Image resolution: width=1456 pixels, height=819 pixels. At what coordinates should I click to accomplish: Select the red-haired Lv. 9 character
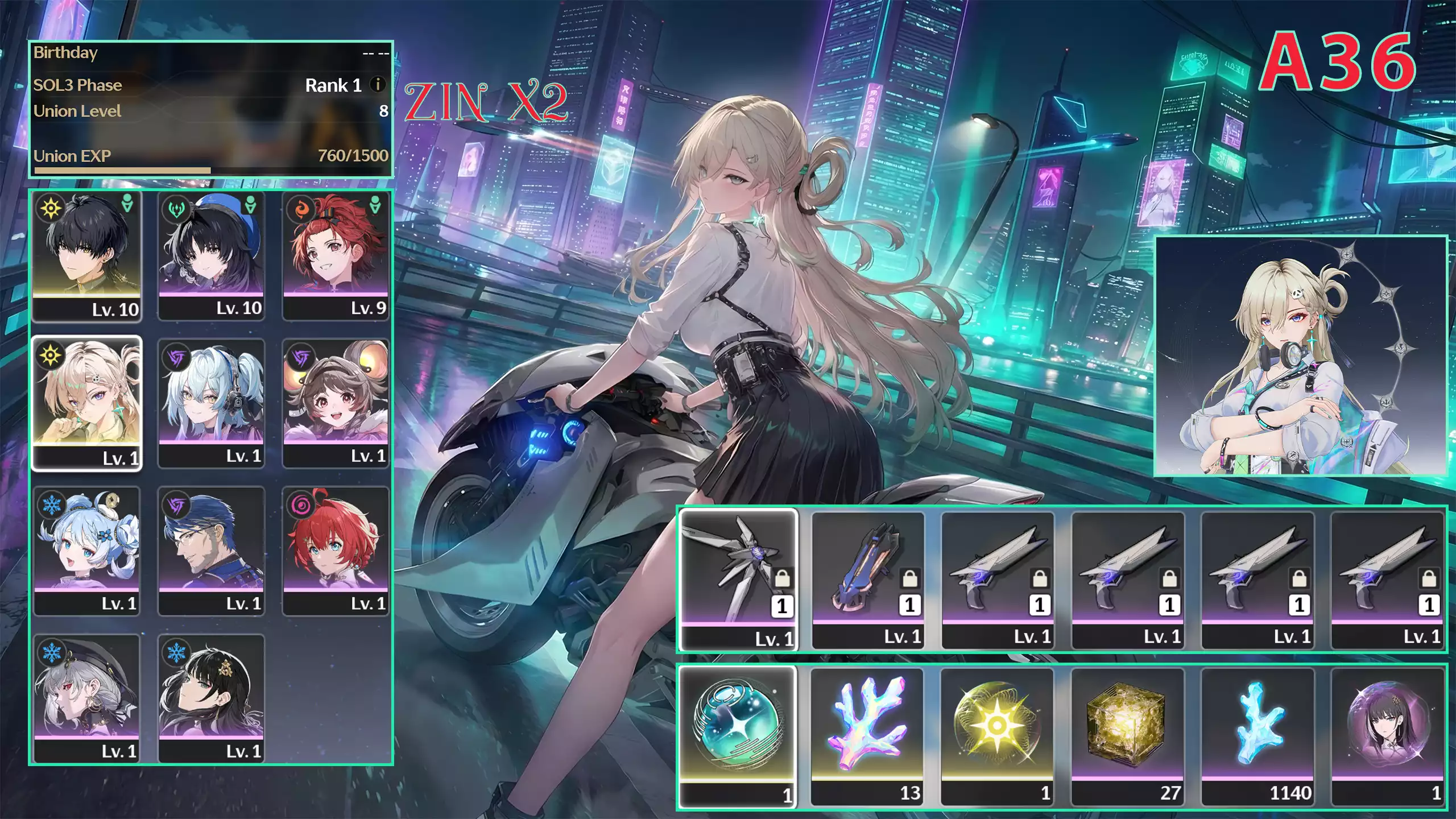pyautogui.click(x=336, y=256)
